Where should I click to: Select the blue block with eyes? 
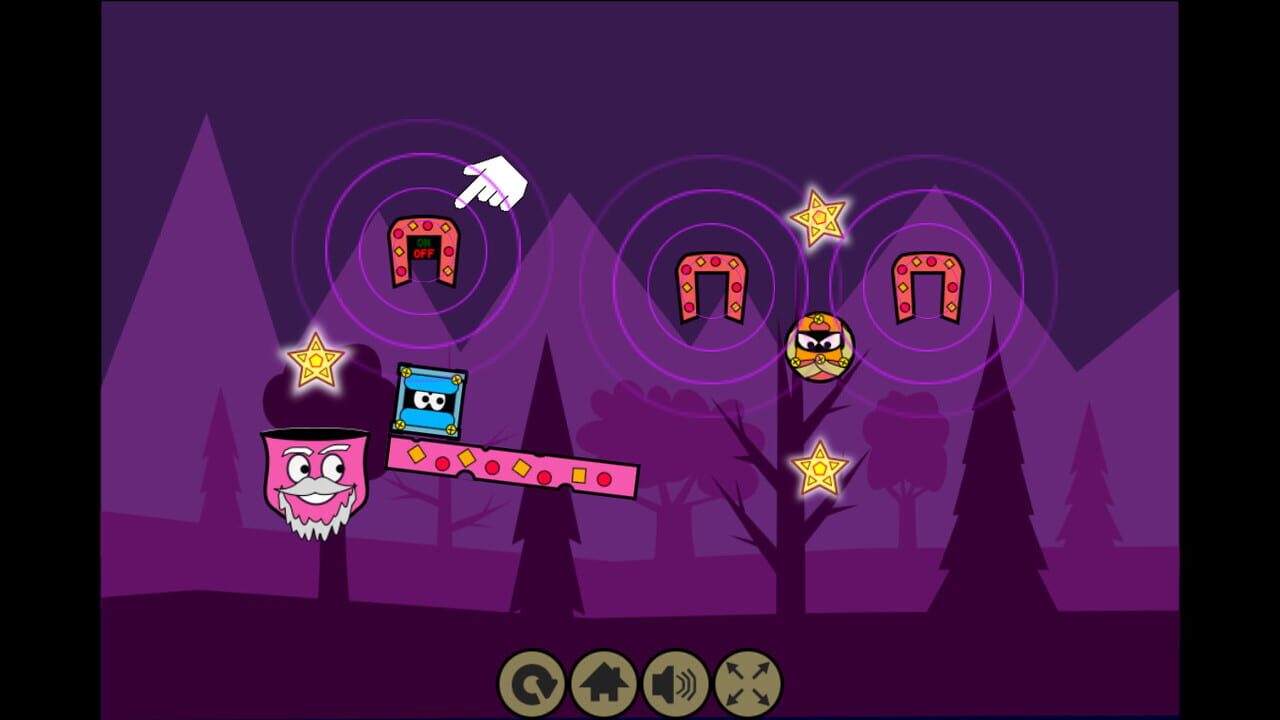tap(428, 400)
